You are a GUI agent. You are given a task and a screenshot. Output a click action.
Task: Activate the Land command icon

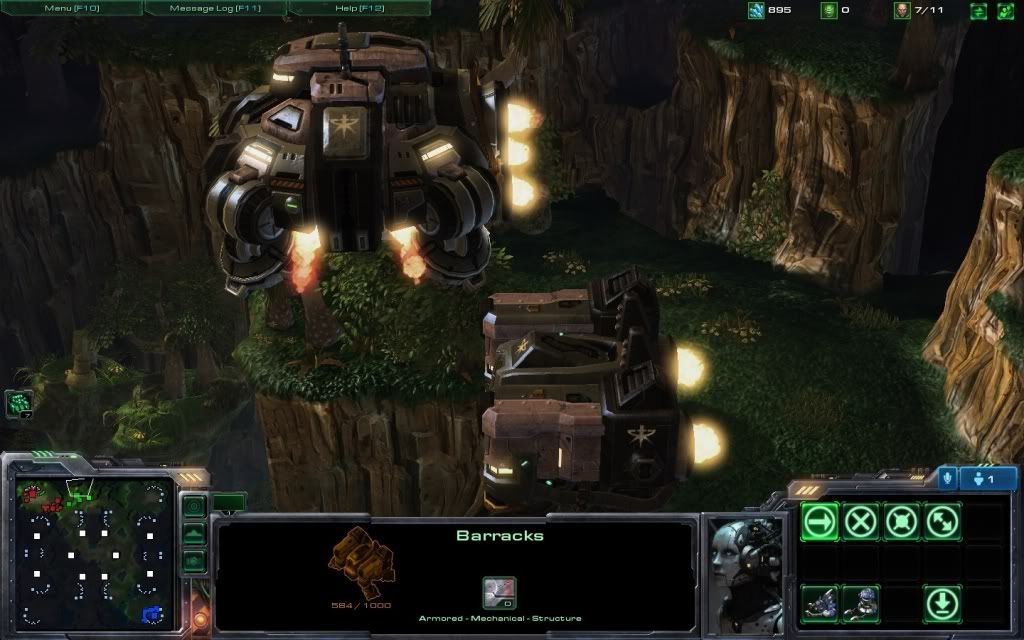click(x=943, y=603)
